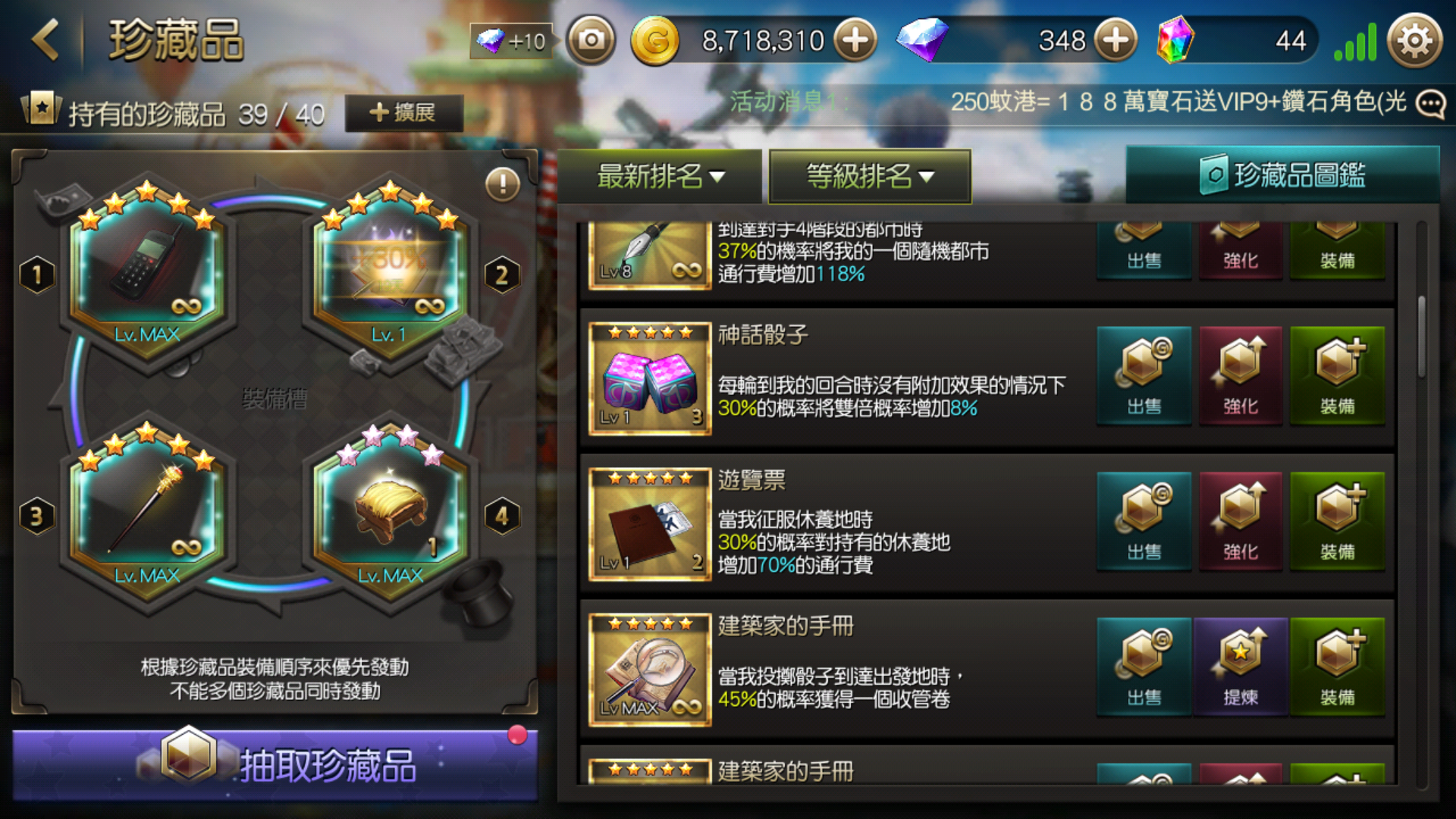Viewport: 1456px width, 819px height.
Task: Equip the 遊覽票 collectible
Action: coord(1337,522)
